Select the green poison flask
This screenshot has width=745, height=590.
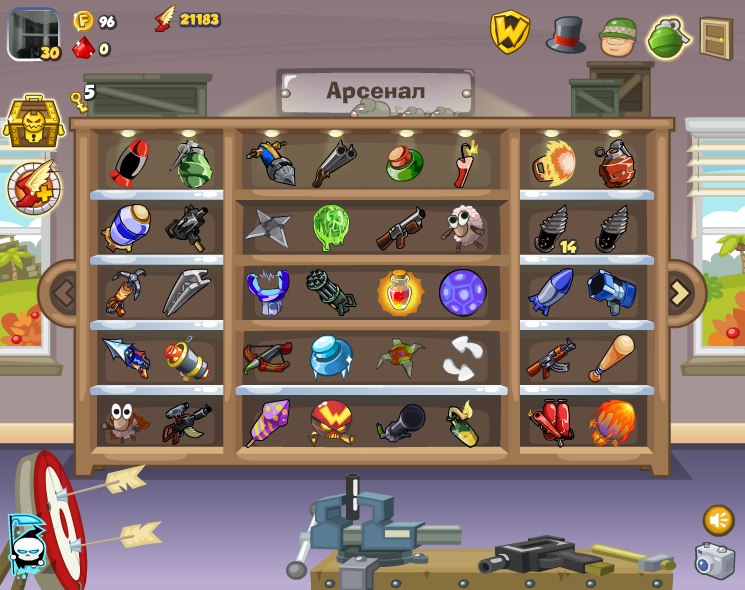coord(402,163)
